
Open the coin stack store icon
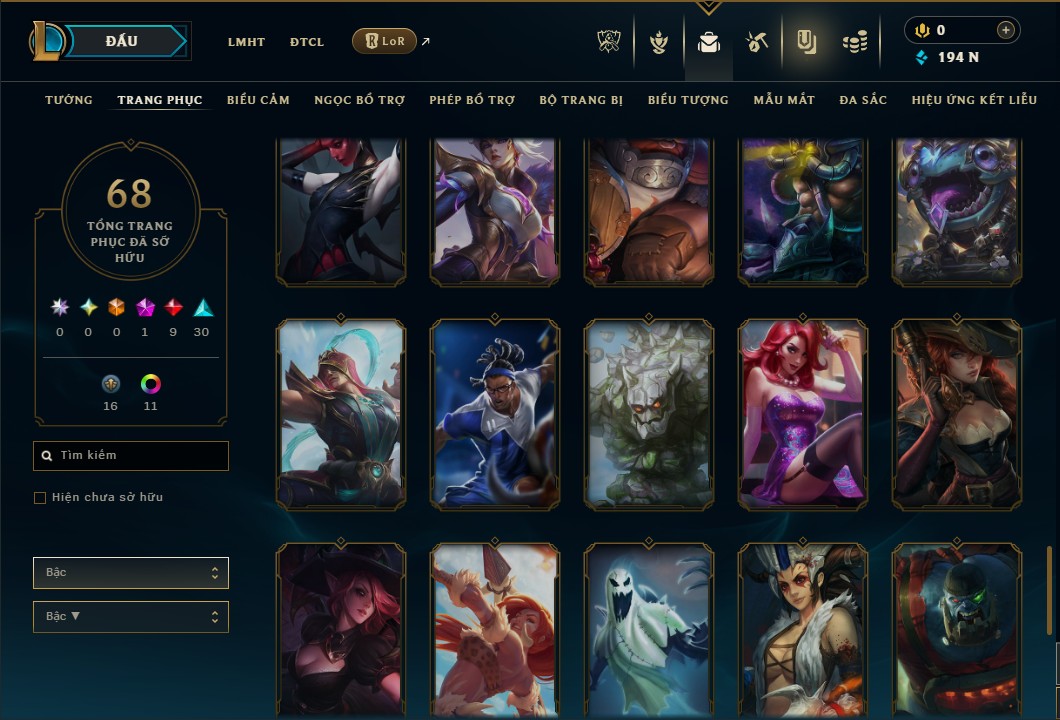pyautogui.click(x=855, y=42)
